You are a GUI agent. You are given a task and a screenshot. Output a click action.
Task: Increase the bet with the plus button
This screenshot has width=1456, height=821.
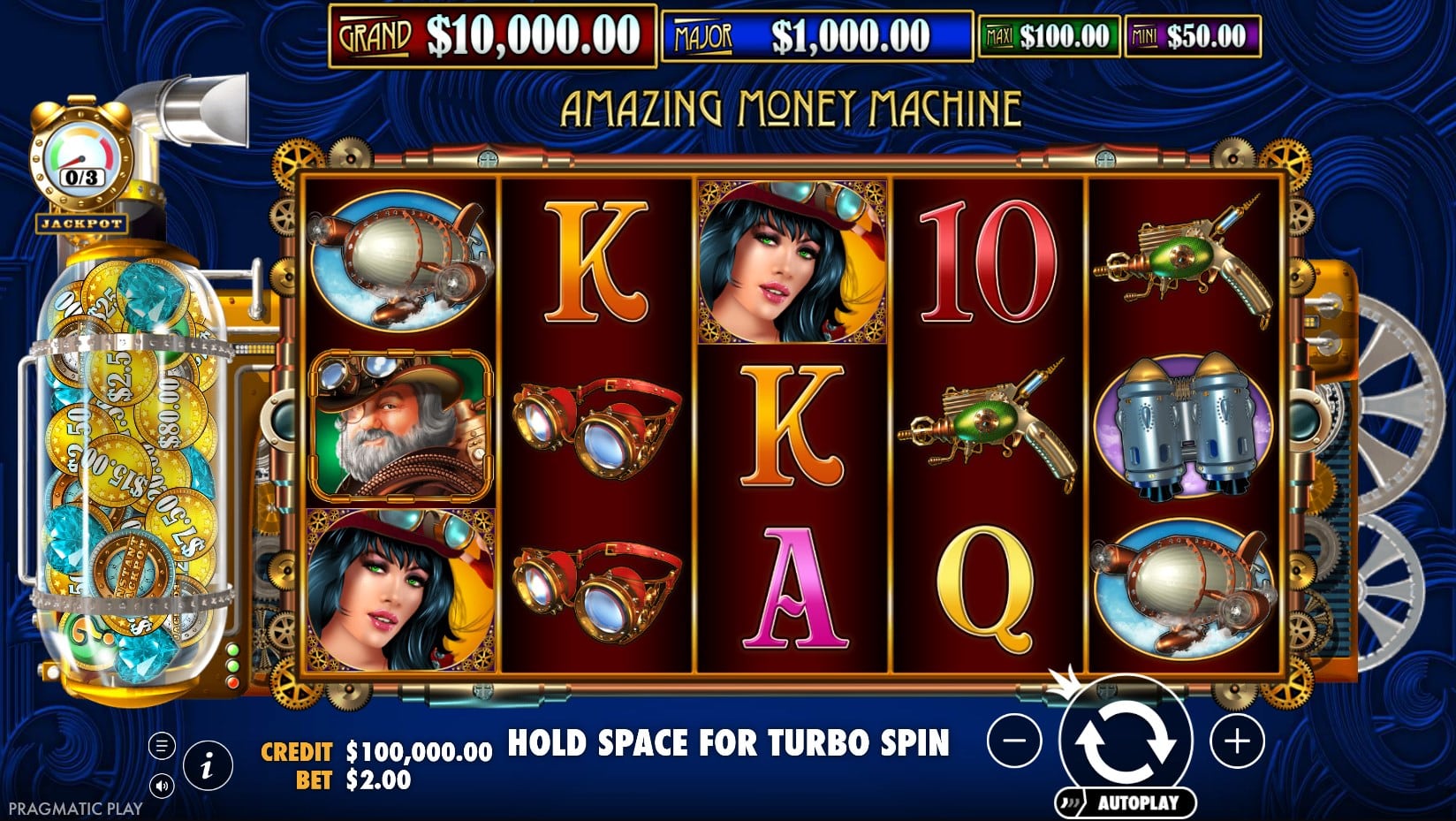click(x=1237, y=741)
